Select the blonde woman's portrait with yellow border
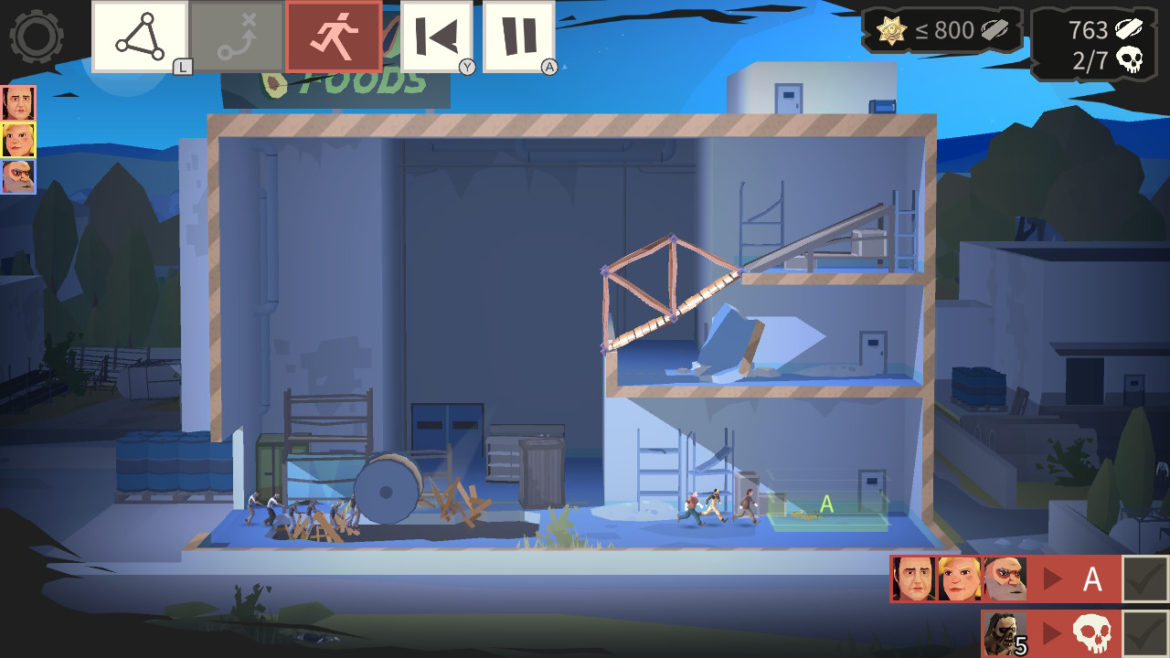The height and width of the screenshot is (658, 1170). point(18,140)
